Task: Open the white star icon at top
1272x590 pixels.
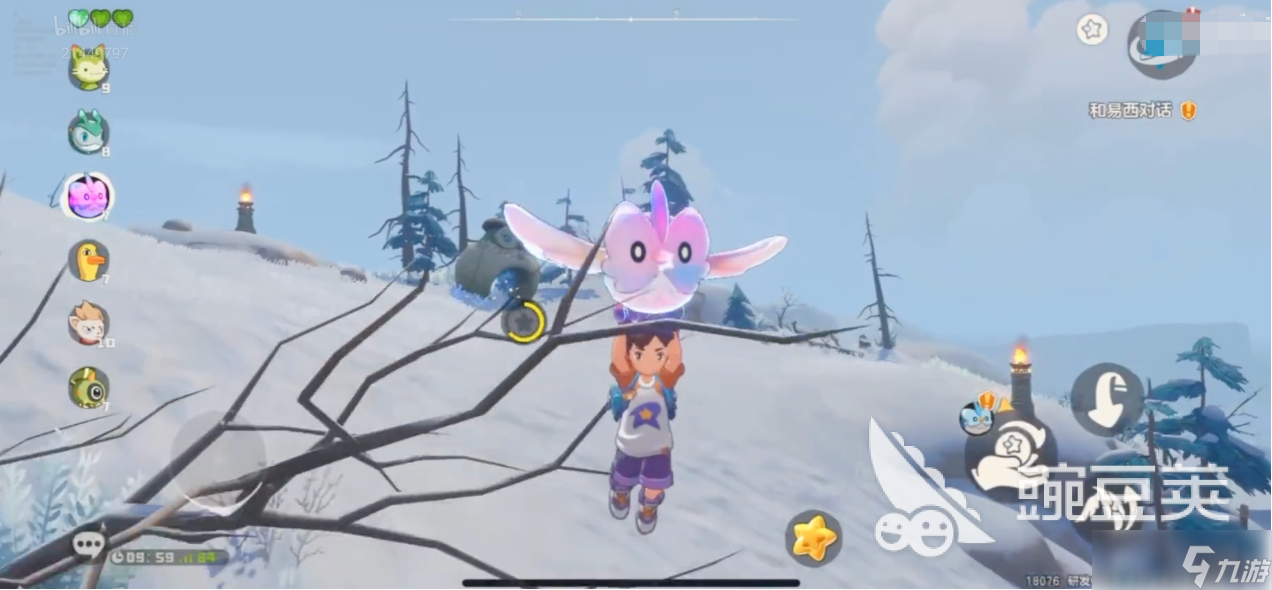Action: coord(1092,30)
